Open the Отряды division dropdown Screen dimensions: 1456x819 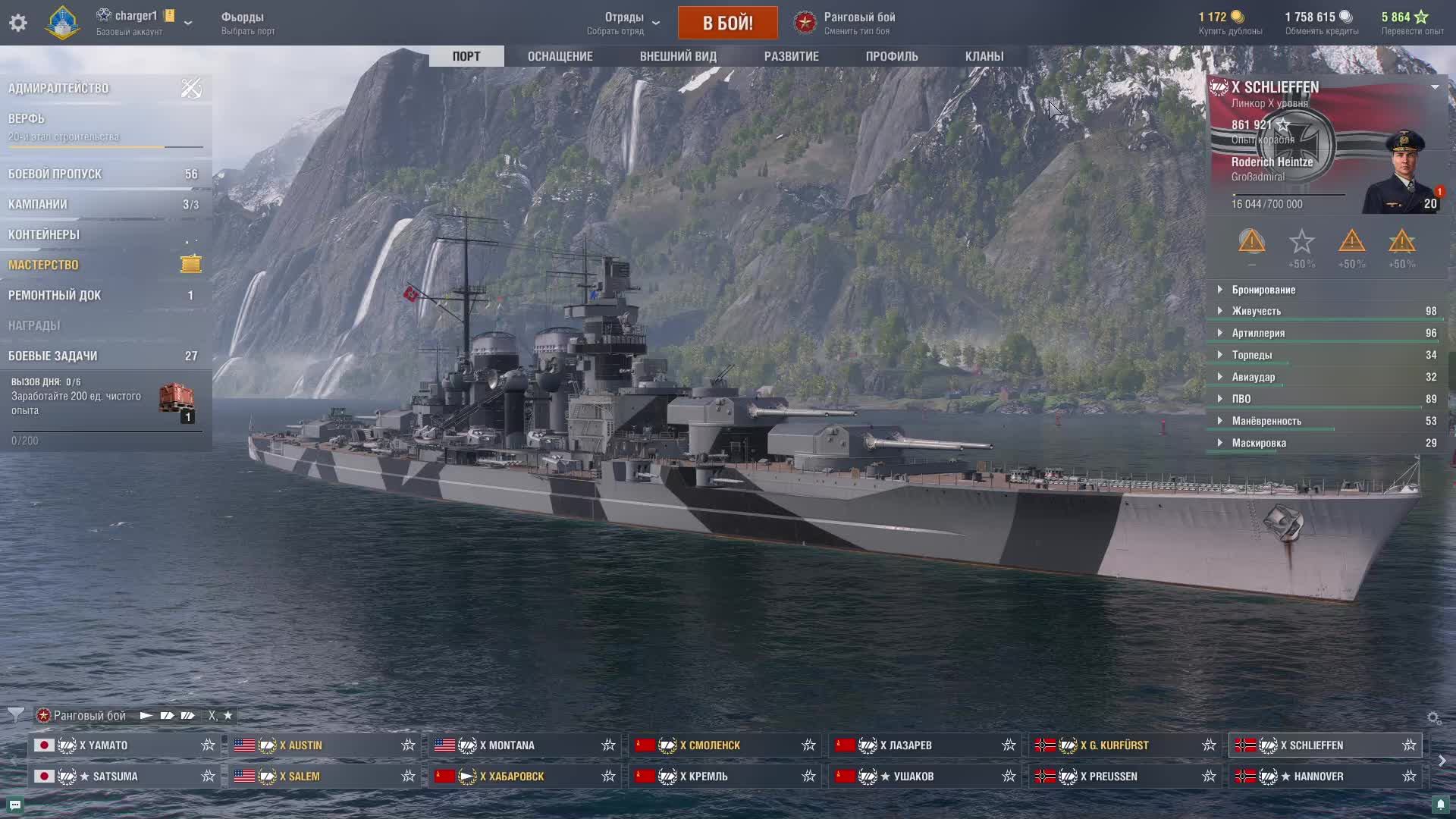(x=623, y=23)
